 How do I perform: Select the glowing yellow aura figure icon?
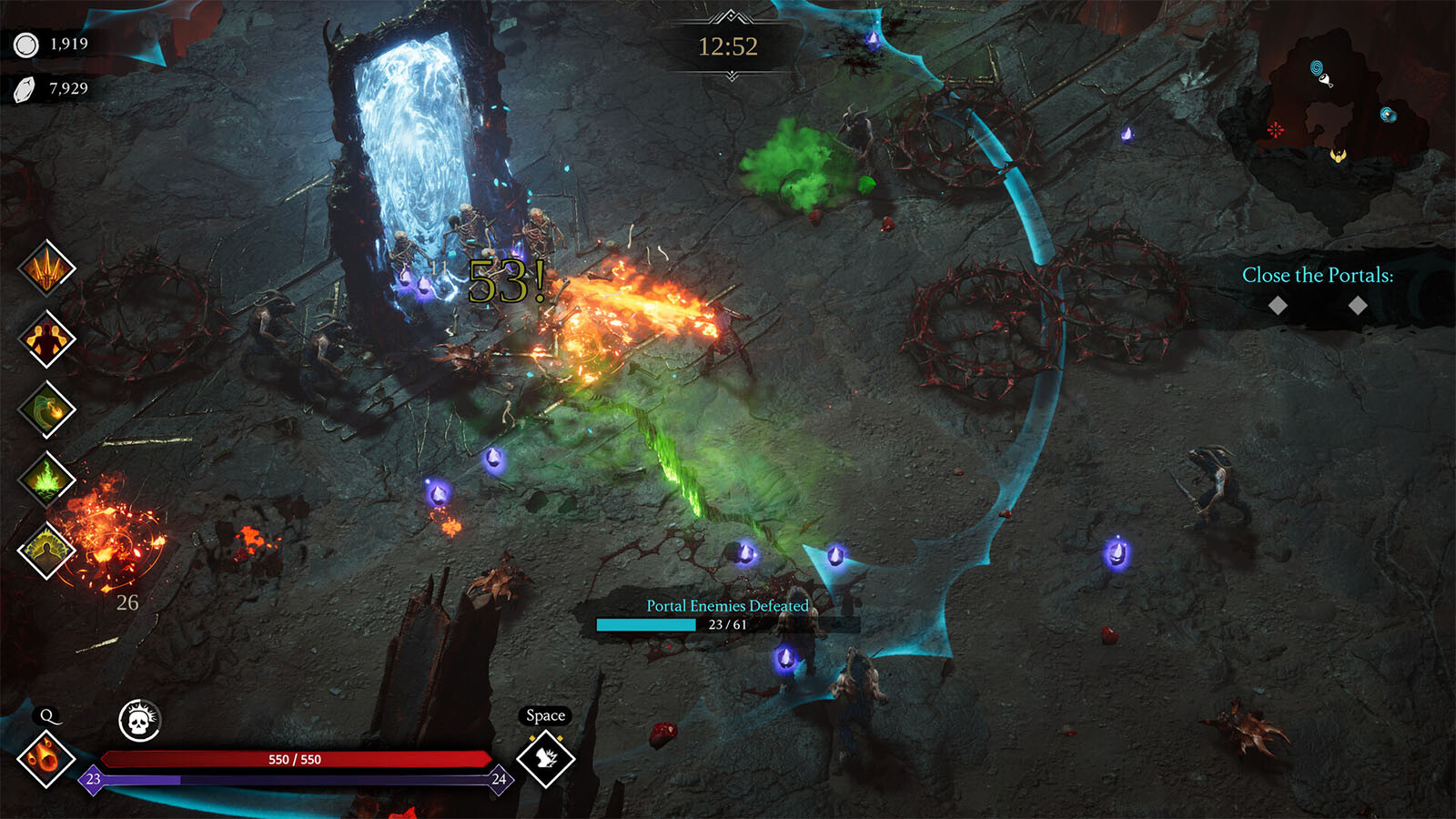coord(47,550)
